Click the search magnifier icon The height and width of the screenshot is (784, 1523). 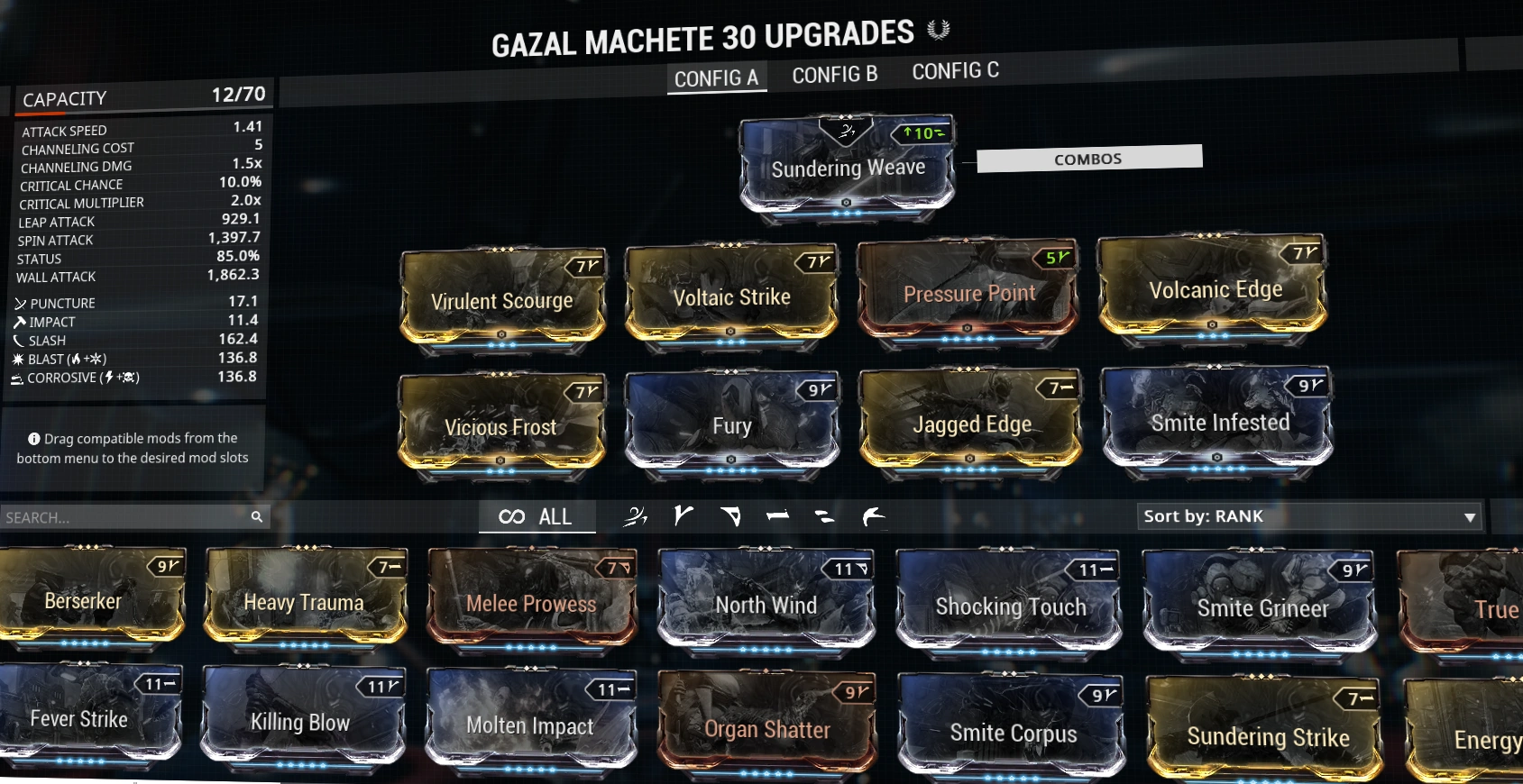(x=258, y=516)
